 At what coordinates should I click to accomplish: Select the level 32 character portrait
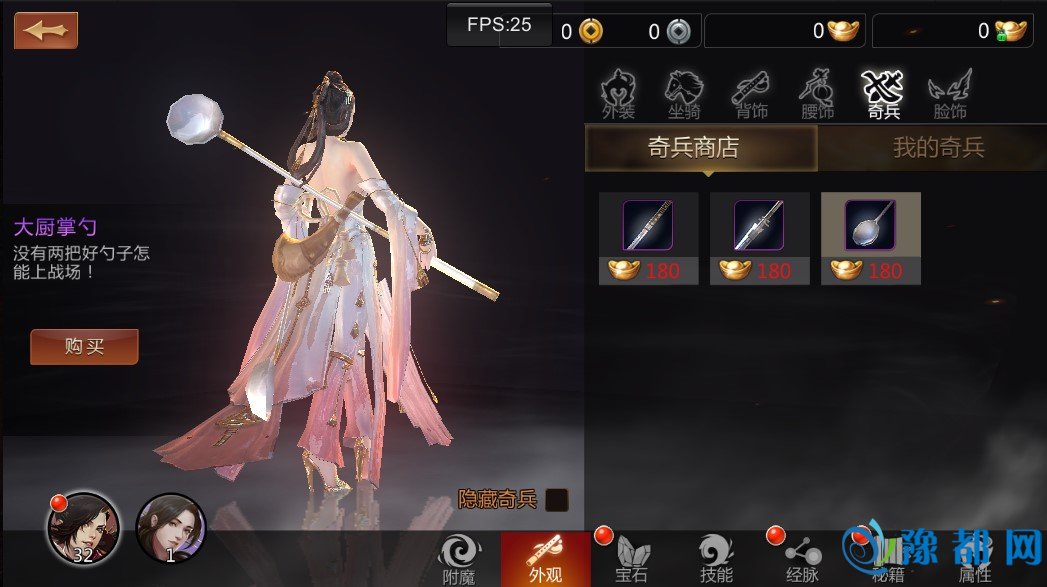coord(83,528)
